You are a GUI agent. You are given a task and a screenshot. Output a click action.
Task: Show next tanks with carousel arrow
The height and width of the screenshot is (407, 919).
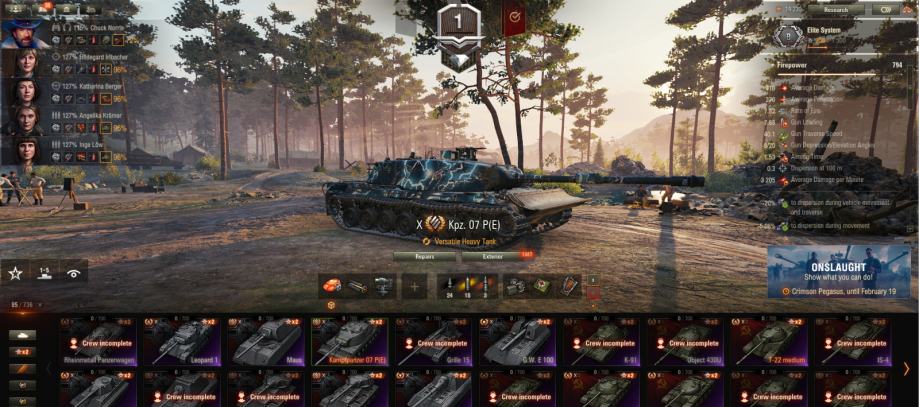click(x=906, y=369)
